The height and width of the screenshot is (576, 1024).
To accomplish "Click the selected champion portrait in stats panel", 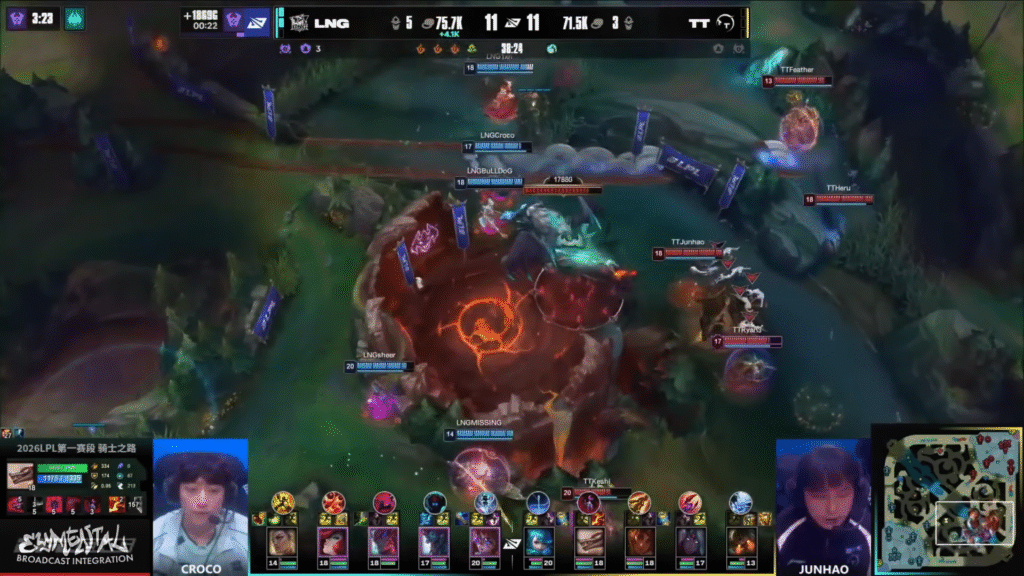I will pyautogui.click(x=20, y=477).
